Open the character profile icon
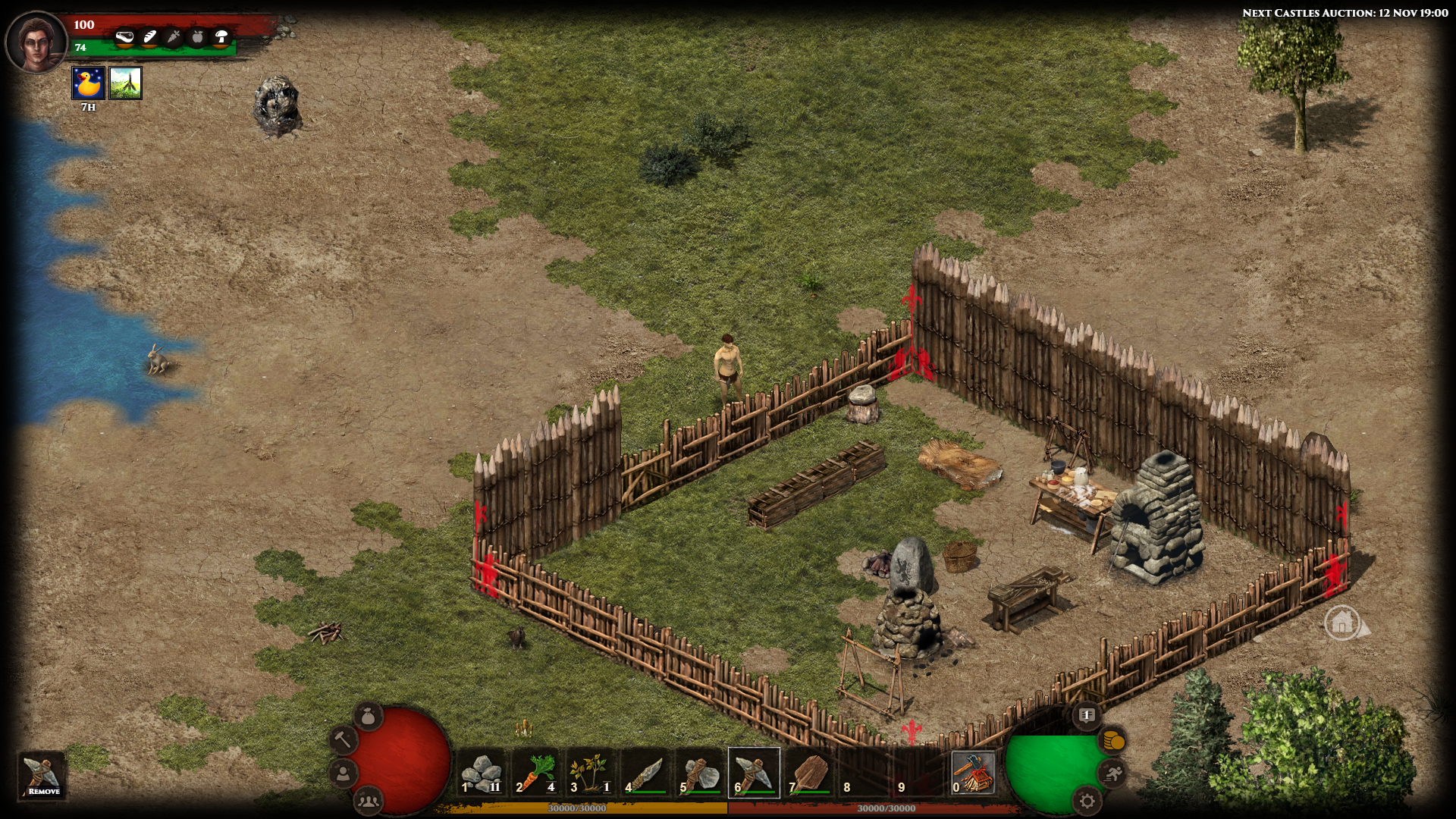 [344, 773]
